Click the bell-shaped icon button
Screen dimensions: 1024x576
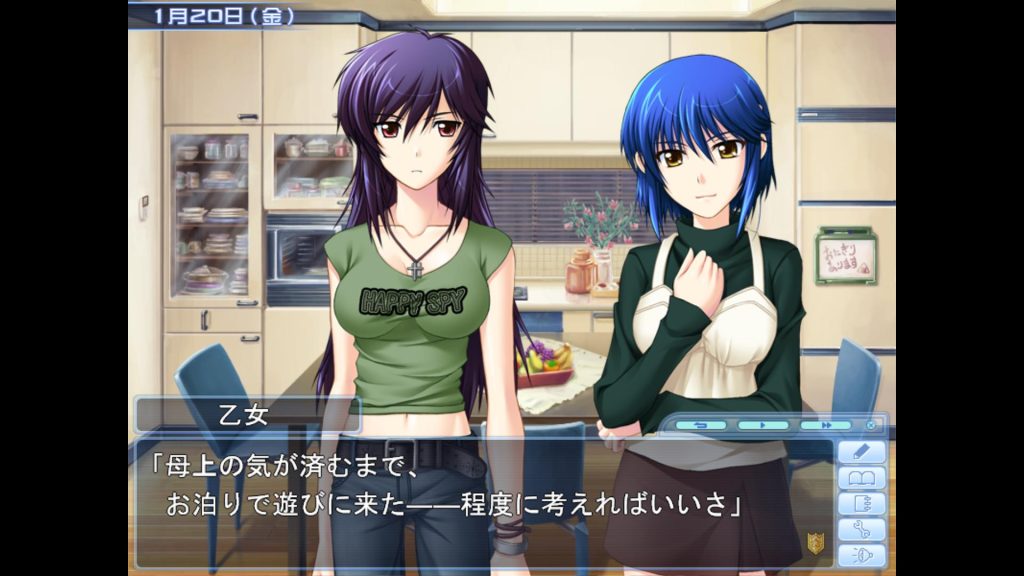pos(861,555)
